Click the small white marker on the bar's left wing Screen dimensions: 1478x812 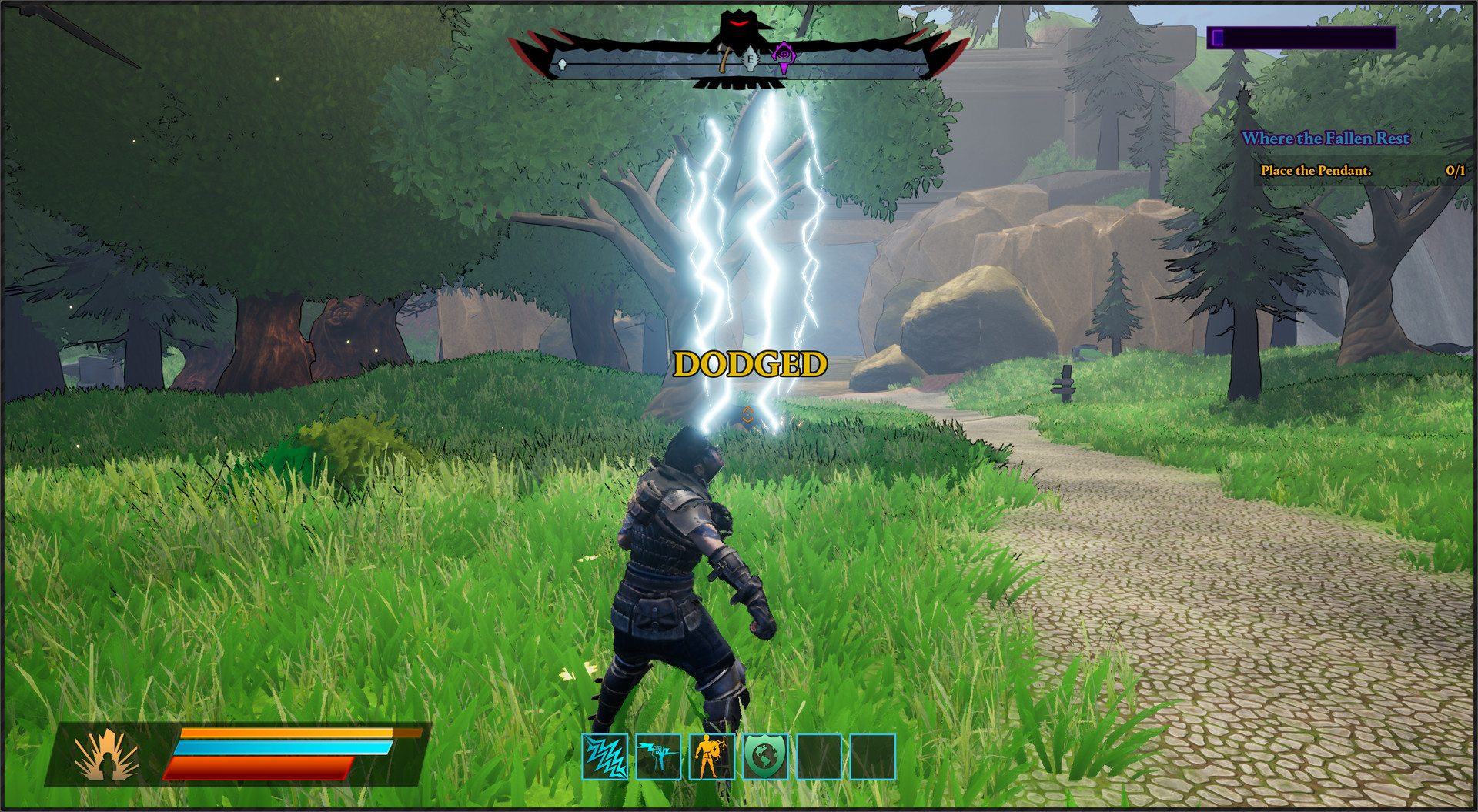coord(561,63)
